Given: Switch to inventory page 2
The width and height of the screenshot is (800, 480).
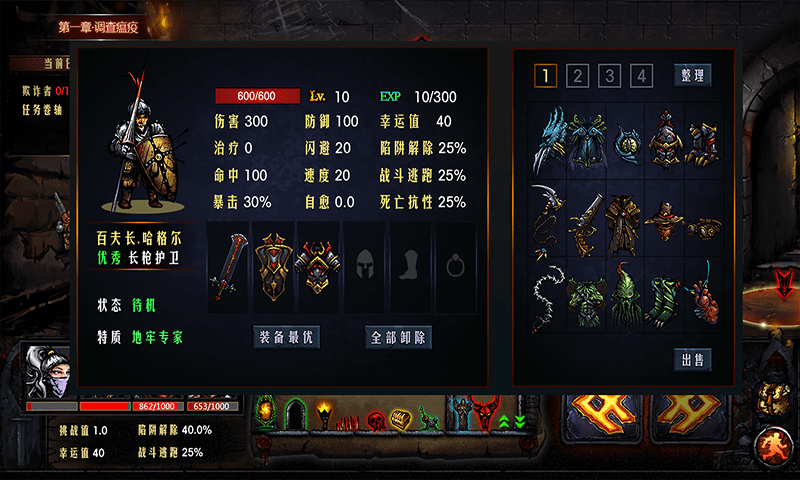Looking at the screenshot, I should click(578, 76).
